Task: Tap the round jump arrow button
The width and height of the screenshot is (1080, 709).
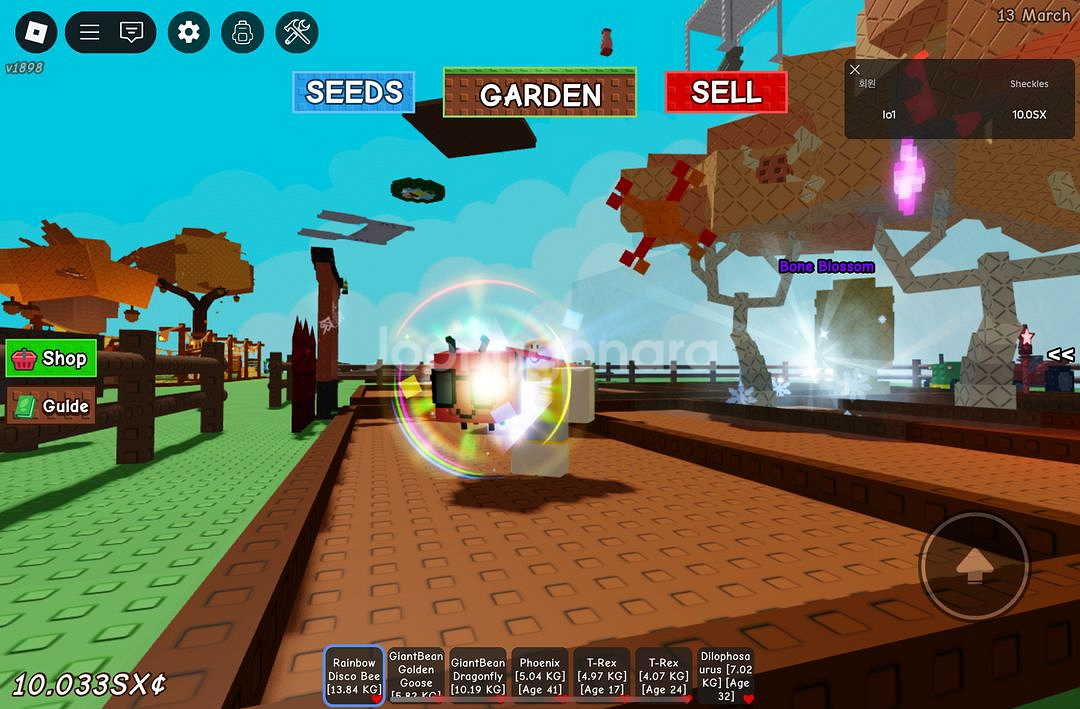Action: point(974,567)
